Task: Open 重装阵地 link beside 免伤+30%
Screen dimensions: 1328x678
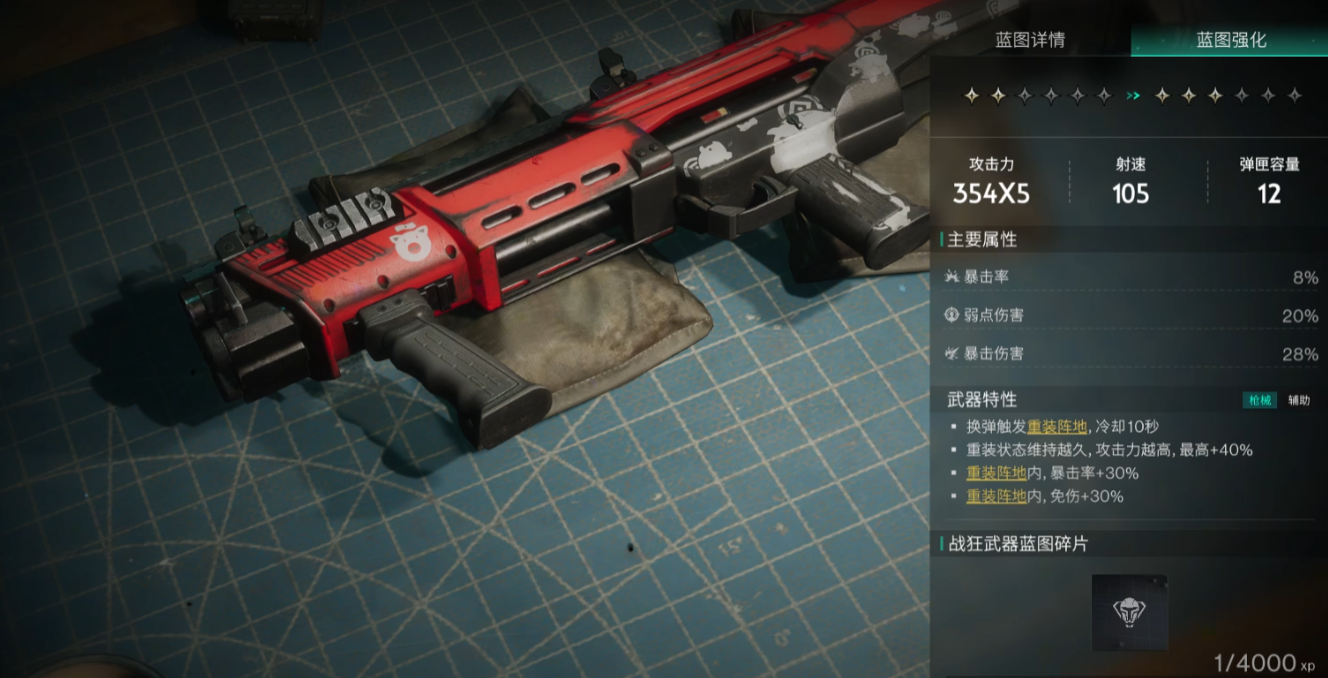Action: (x=996, y=496)
